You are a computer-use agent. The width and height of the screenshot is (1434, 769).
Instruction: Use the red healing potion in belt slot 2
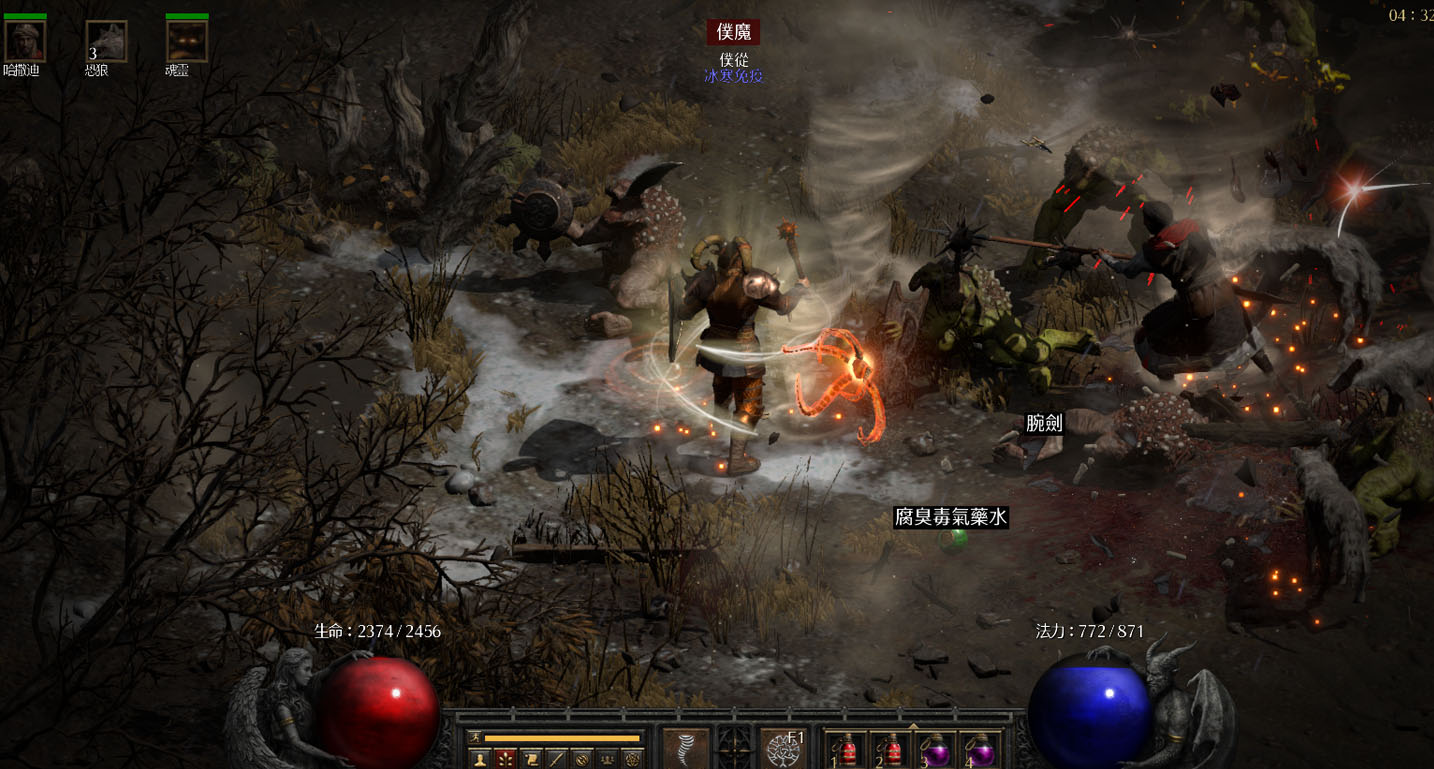coord(890,750)
